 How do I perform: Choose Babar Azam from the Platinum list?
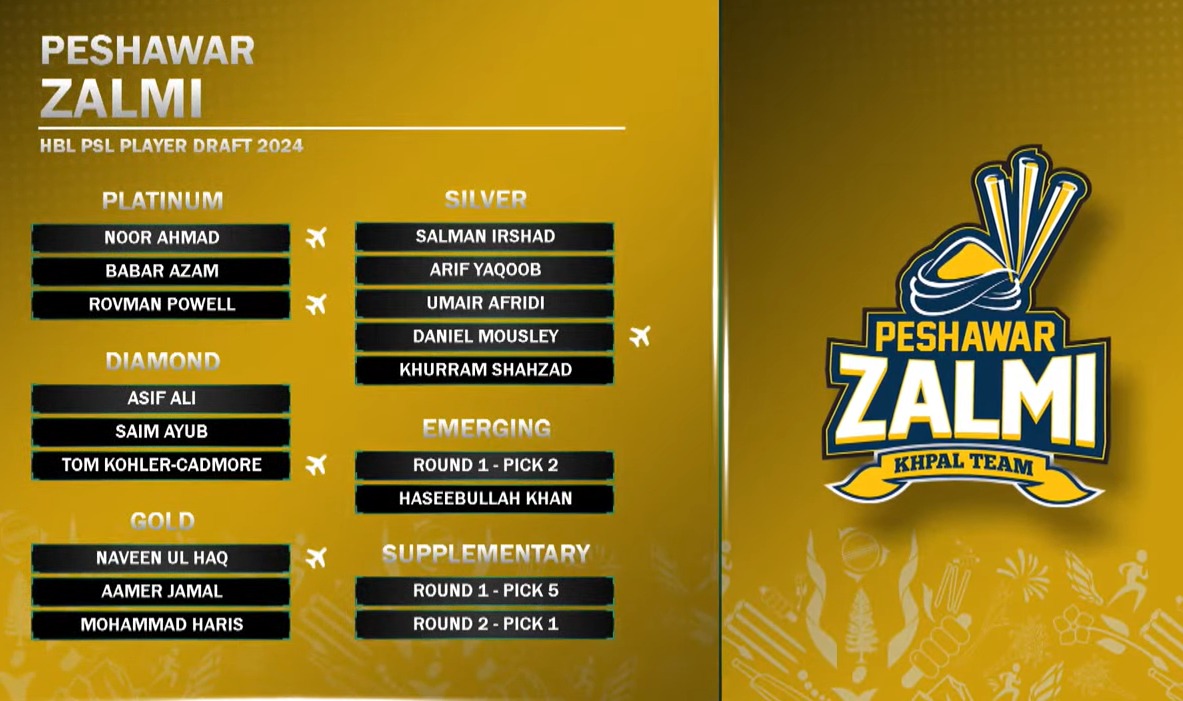coord(161,271)
